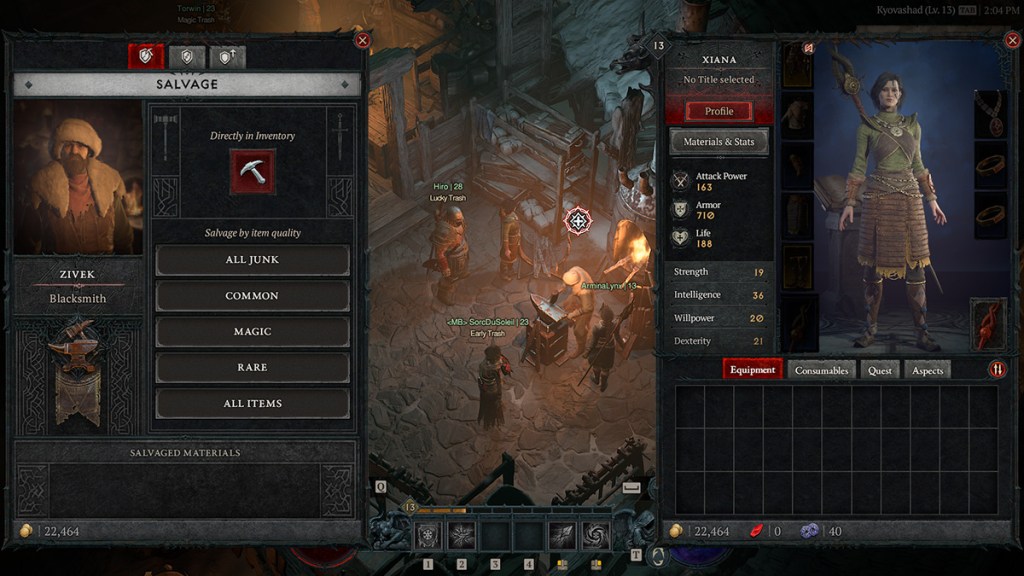Salvage All Junk items
Screen dimensions: 1024x576
(252, 260)
